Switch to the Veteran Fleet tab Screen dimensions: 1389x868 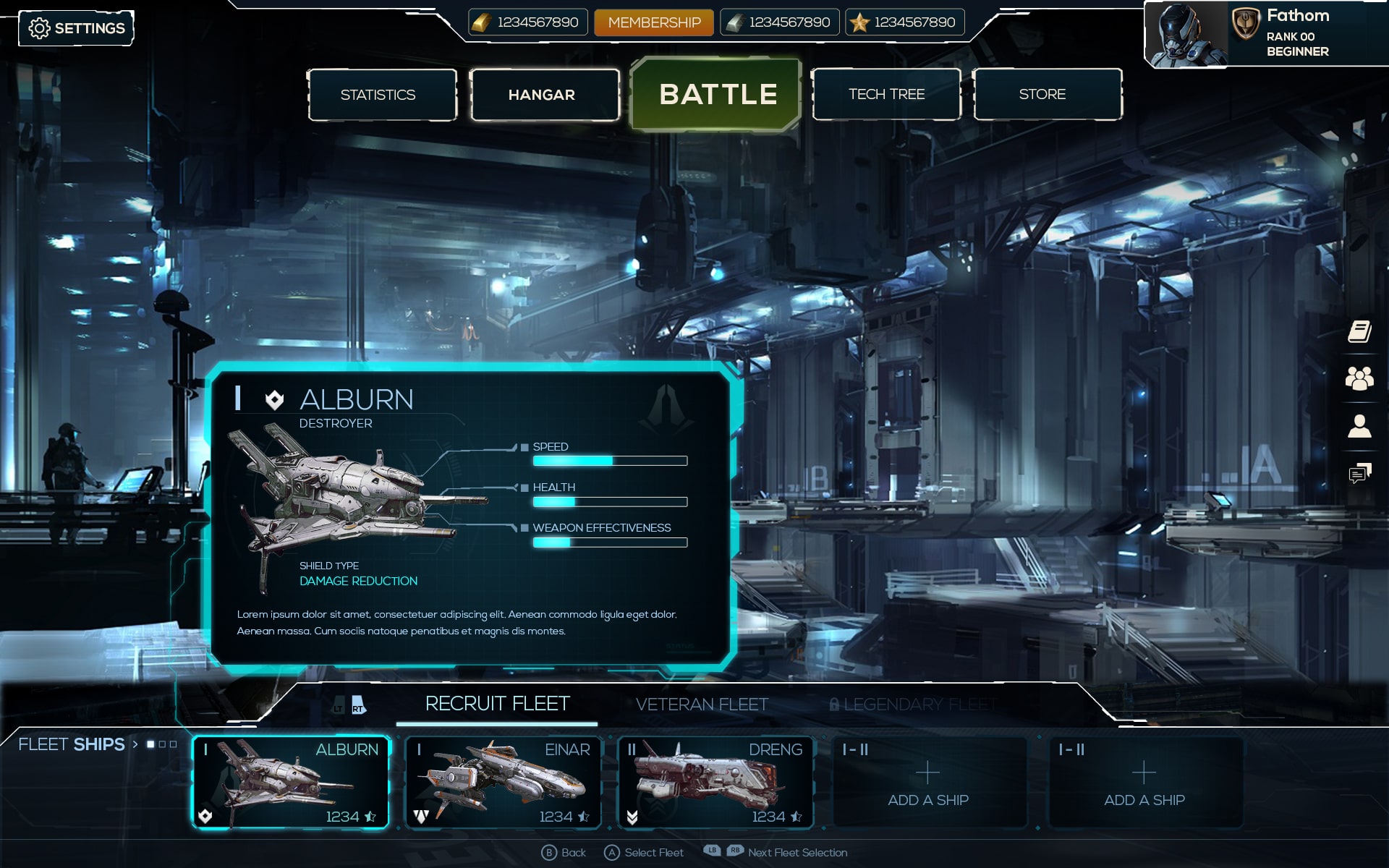pyautogui.click(x=702, y=703)
